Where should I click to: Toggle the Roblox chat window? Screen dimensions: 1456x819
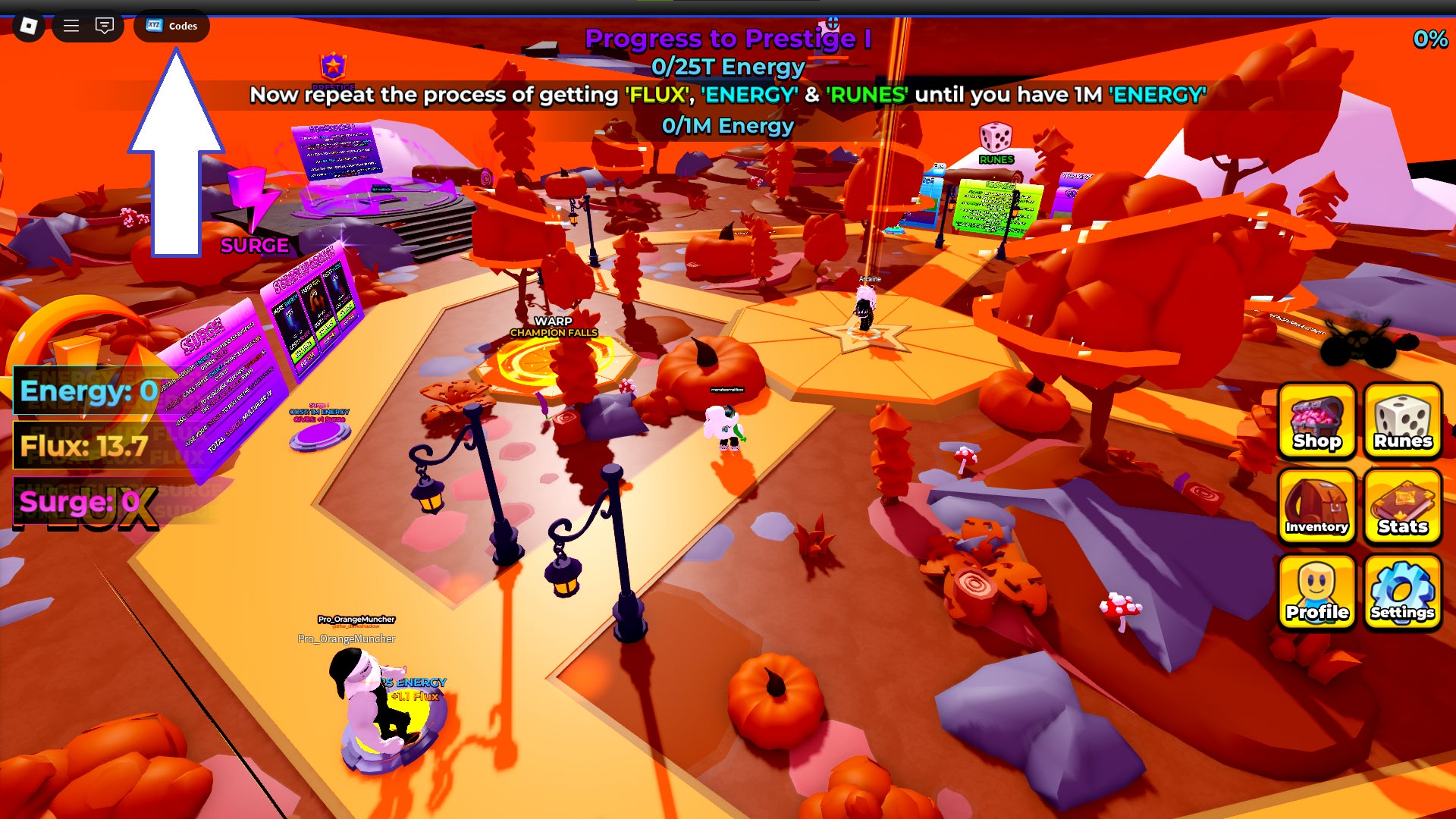pyautogui.click(x=105, y=26)
